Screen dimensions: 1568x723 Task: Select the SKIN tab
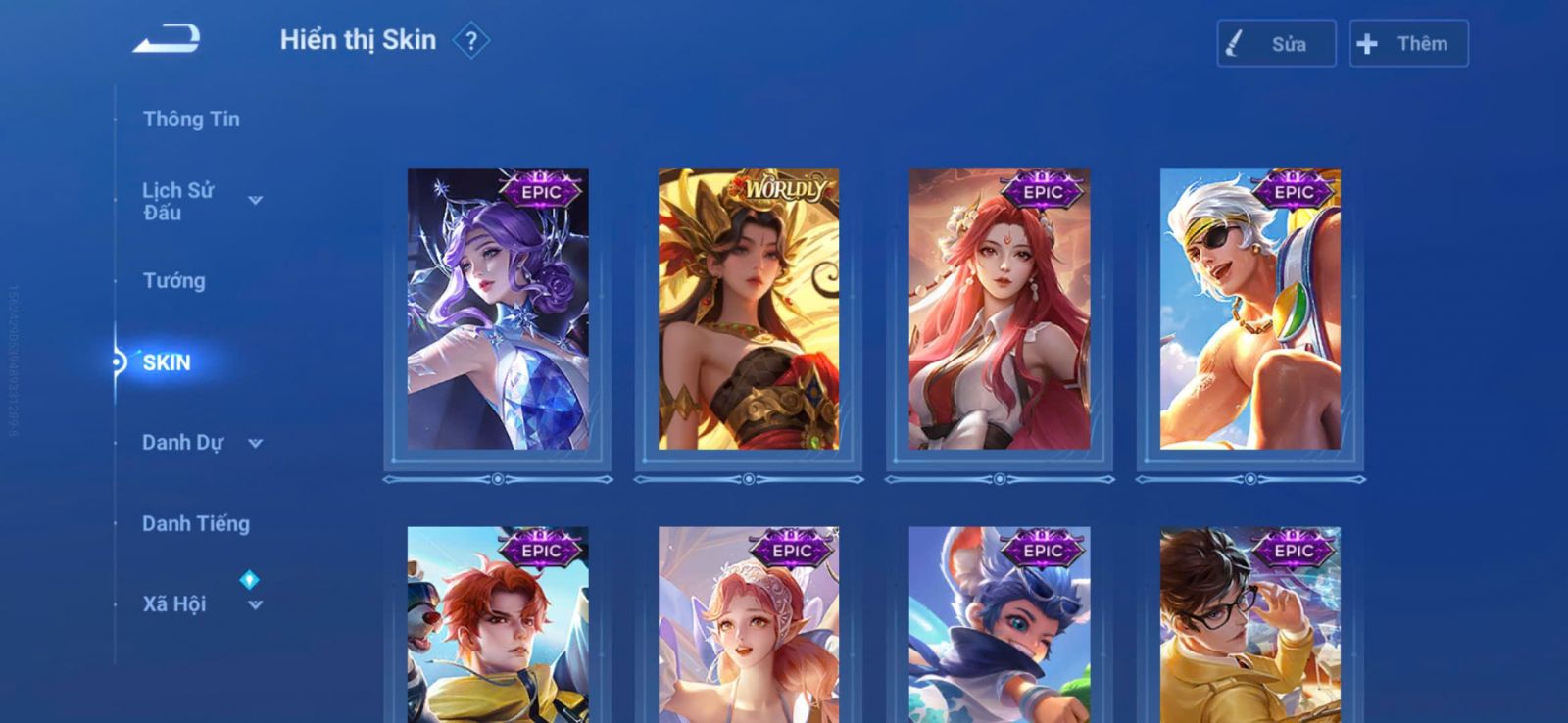point(167,362)
